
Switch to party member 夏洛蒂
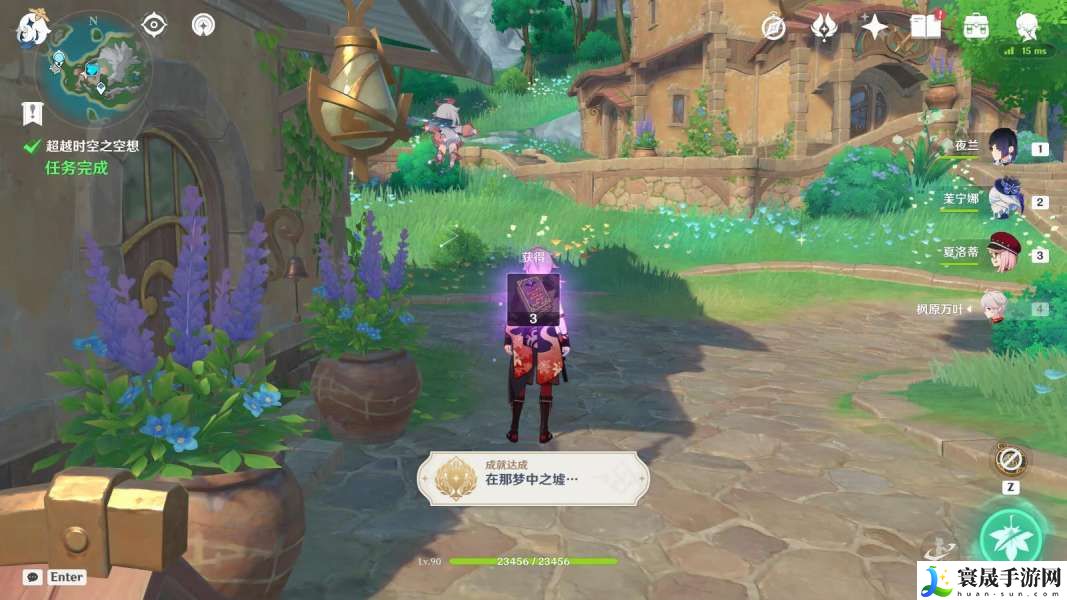[x=1002, y=252]
